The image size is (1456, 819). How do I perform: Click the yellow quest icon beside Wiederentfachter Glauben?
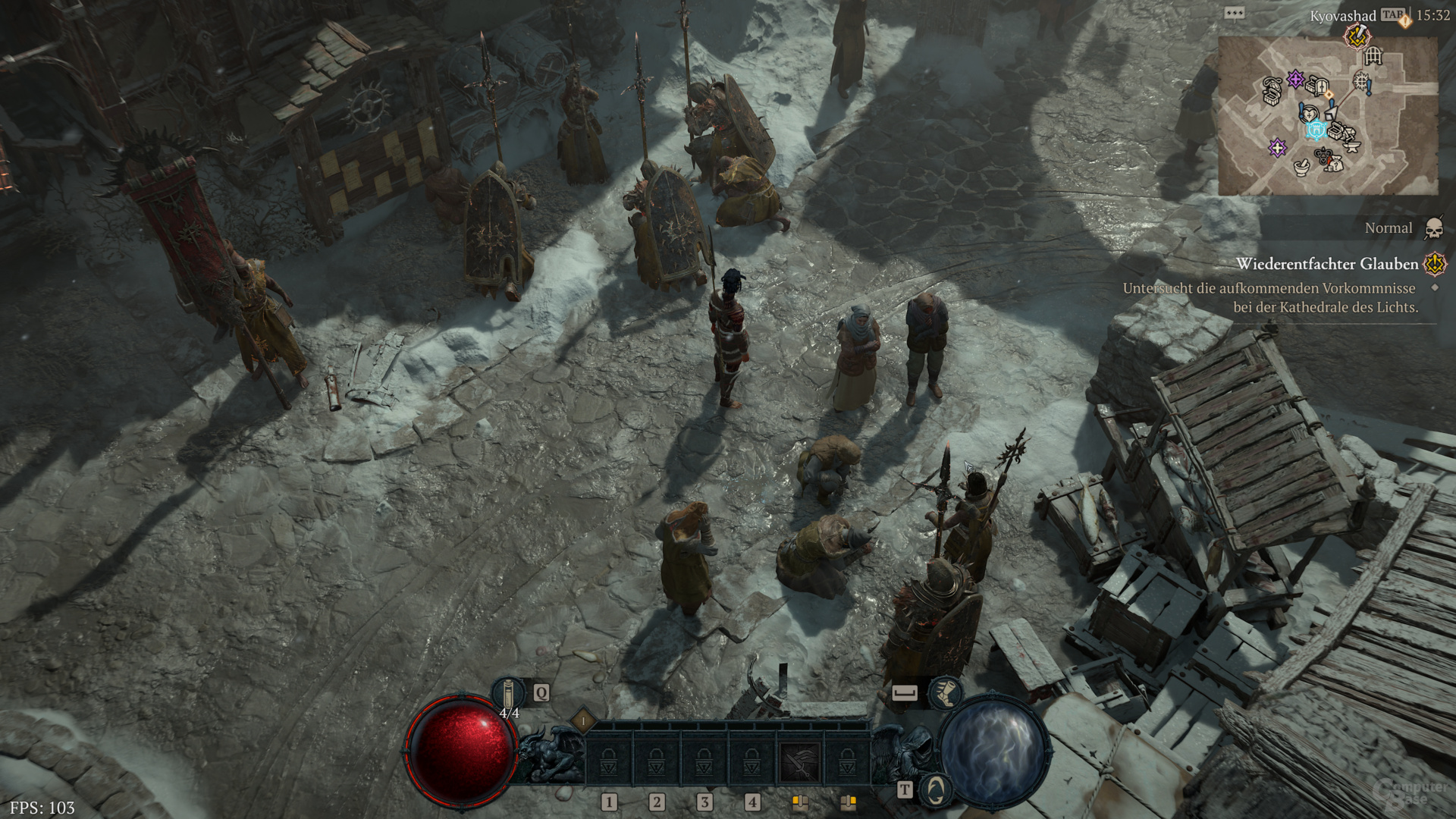pyautogui.click(x=1435, y=264)
